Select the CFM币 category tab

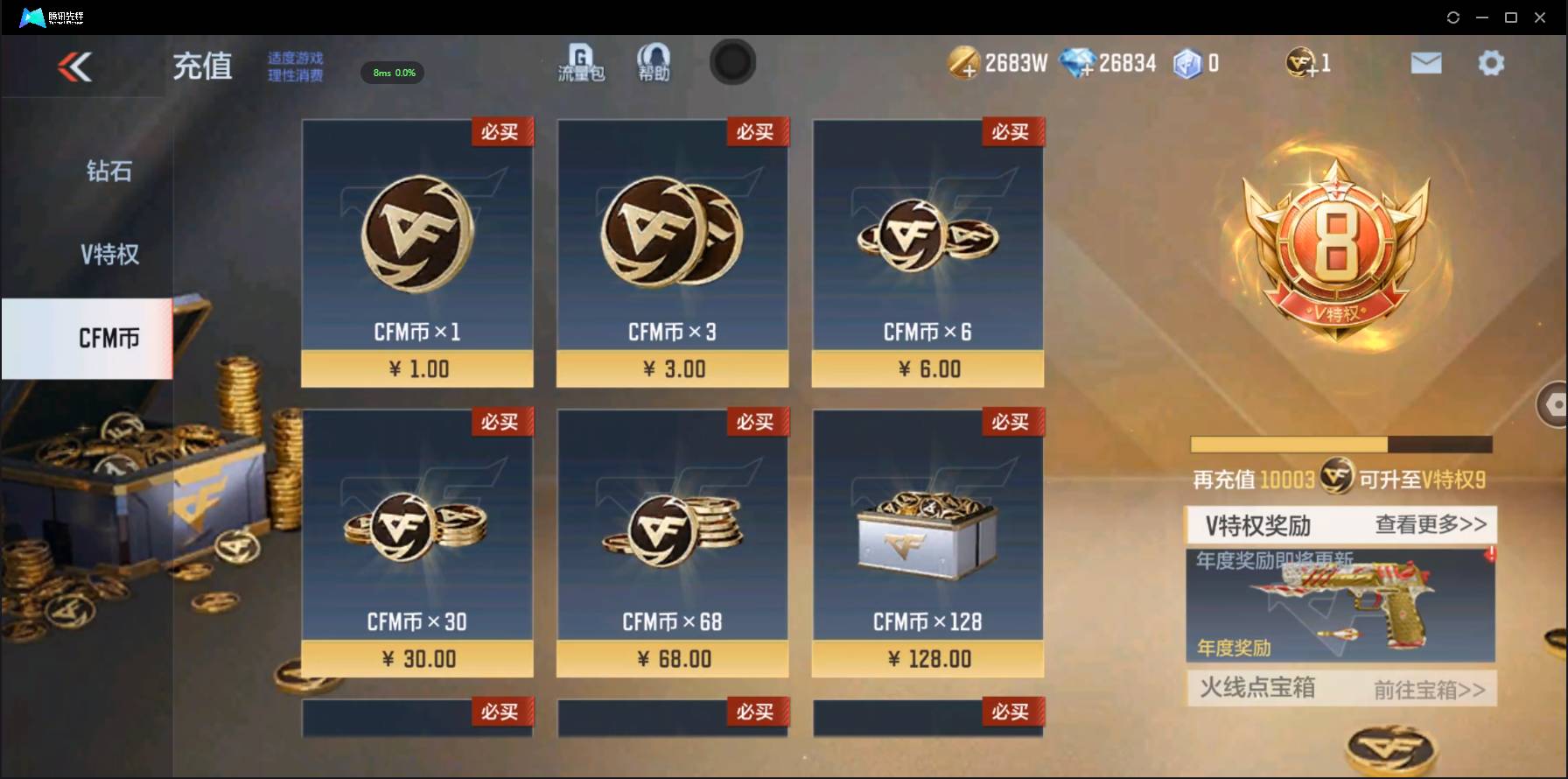point(107,338)
